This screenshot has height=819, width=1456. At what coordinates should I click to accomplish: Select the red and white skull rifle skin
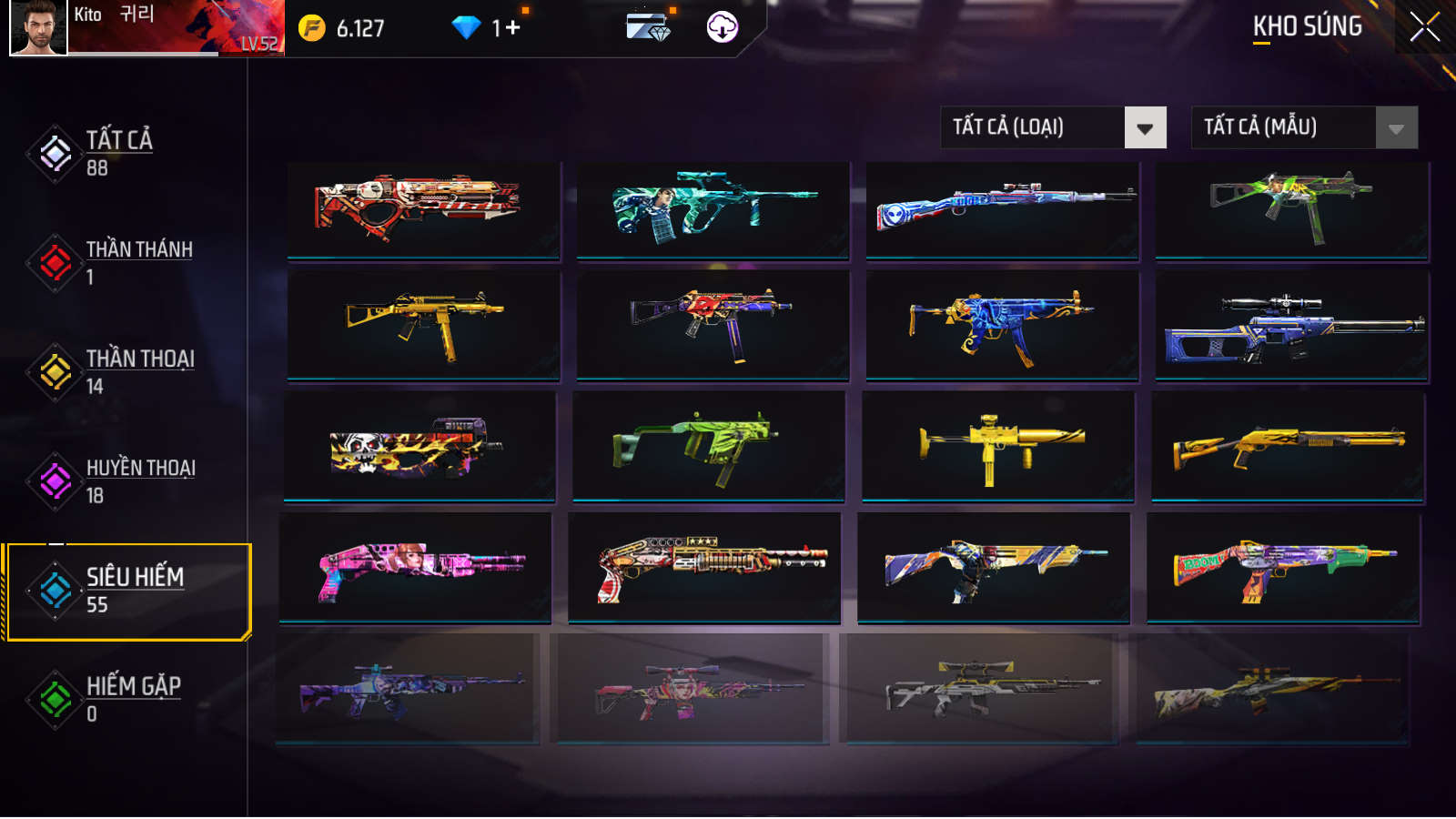pyautogui.click(x=423, y=210)
